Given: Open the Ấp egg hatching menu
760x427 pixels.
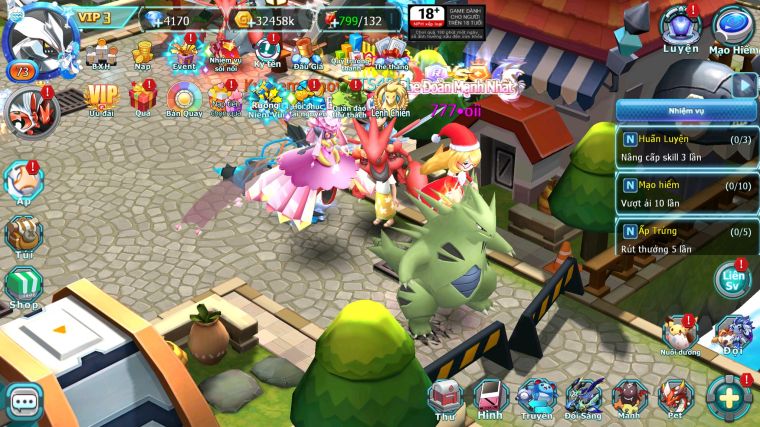Looking at the screenshot, I should (24, 183).
